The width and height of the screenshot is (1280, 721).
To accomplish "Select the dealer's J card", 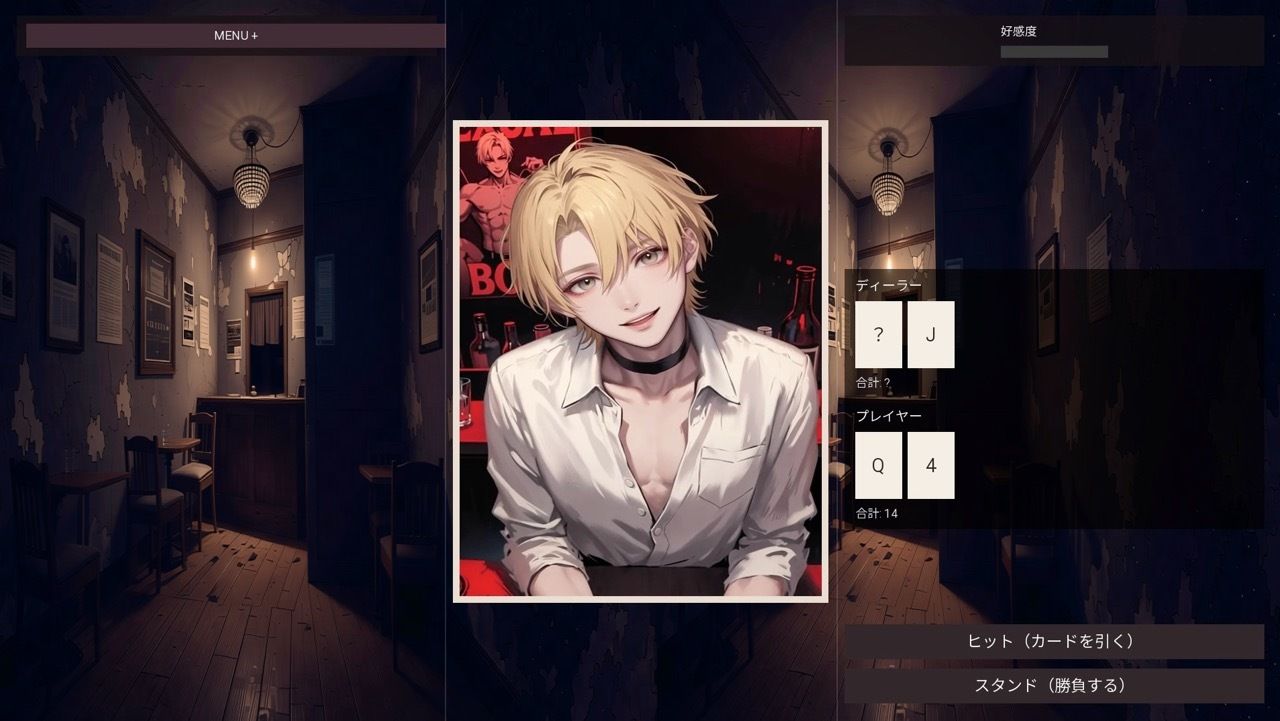I will click(930, 335).
